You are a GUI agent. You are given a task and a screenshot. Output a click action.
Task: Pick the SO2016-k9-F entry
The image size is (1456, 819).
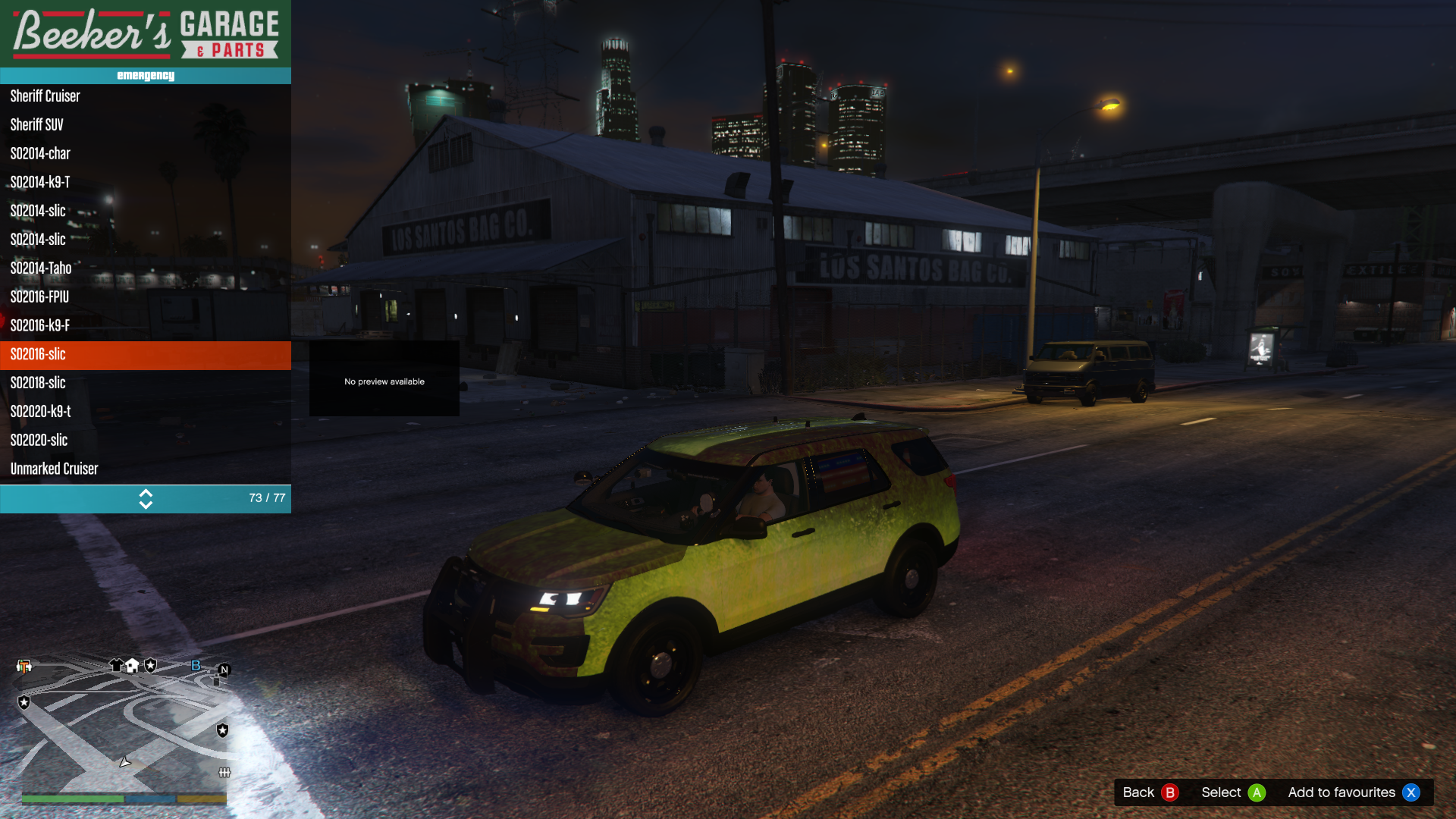point(144,326)
